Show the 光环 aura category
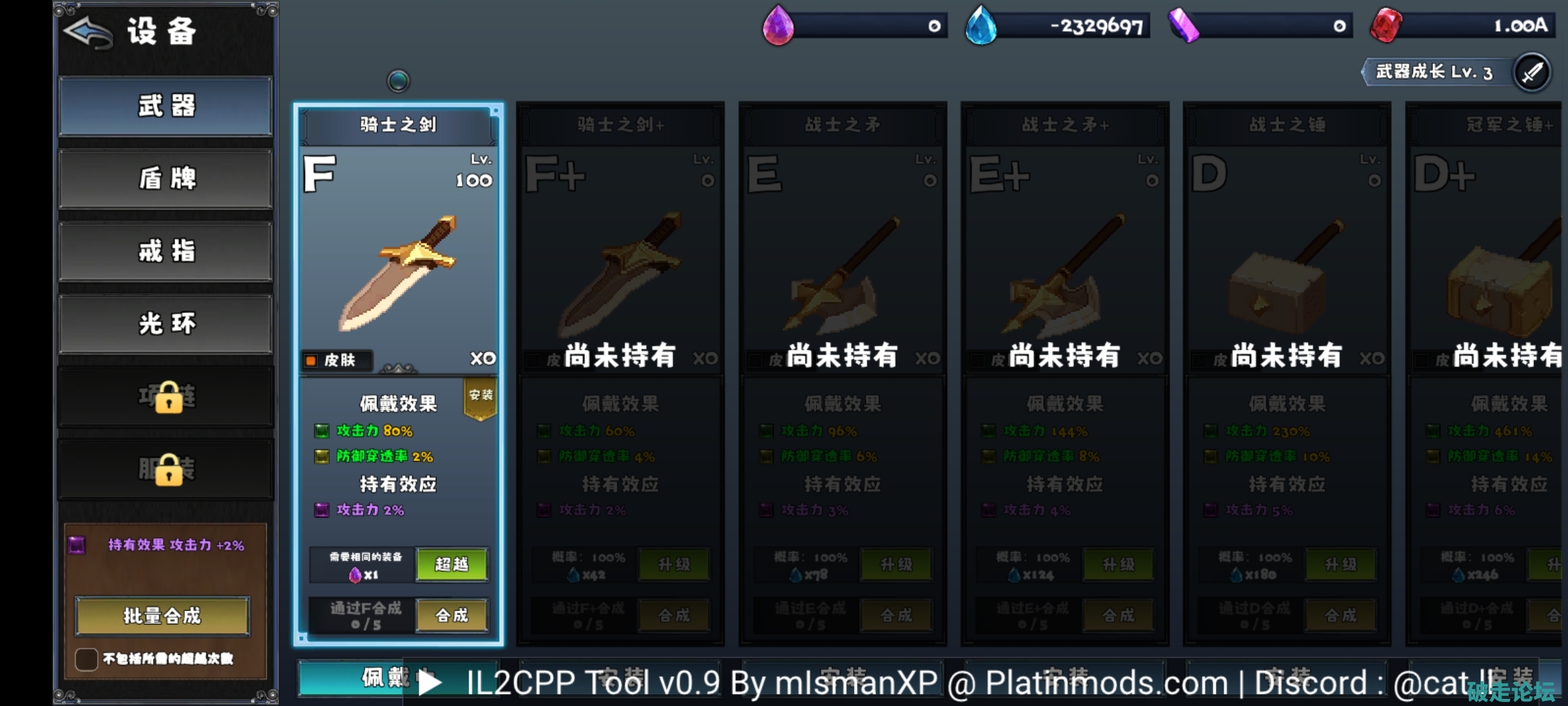The image size is (1568, 706). click(165, 324)
